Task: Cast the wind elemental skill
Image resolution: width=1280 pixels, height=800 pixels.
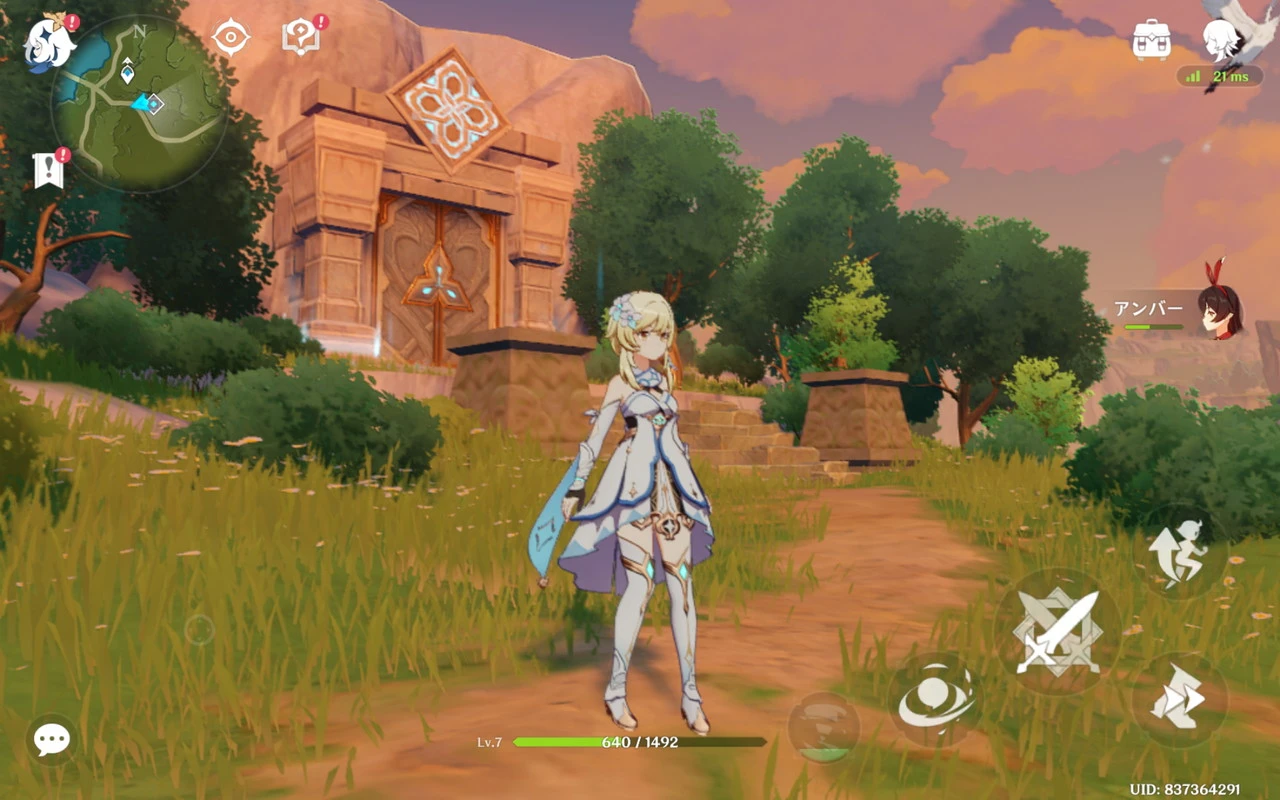Action: 935,700
